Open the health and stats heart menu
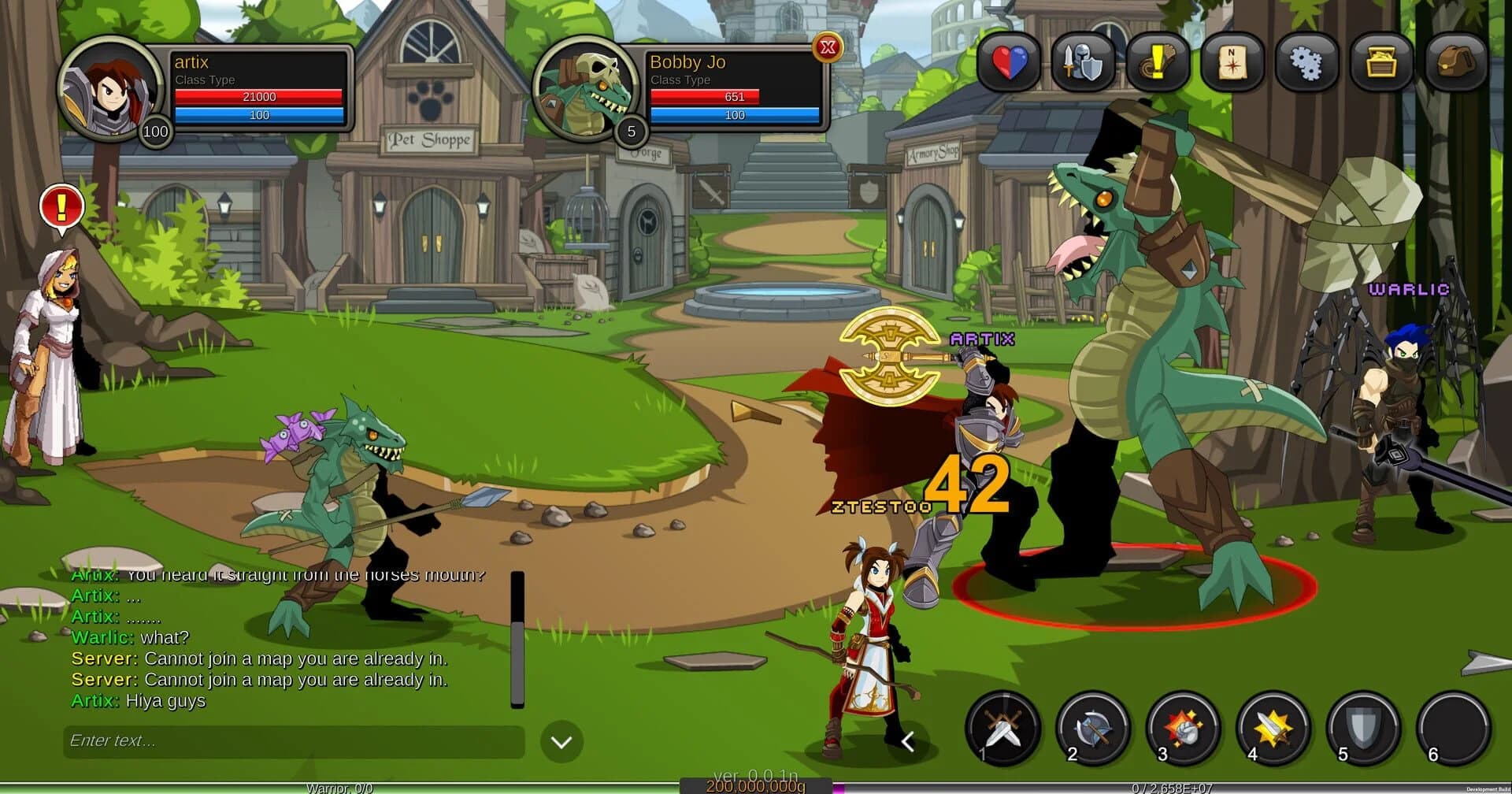The image size is (1512, 794). pos(1009,63)
